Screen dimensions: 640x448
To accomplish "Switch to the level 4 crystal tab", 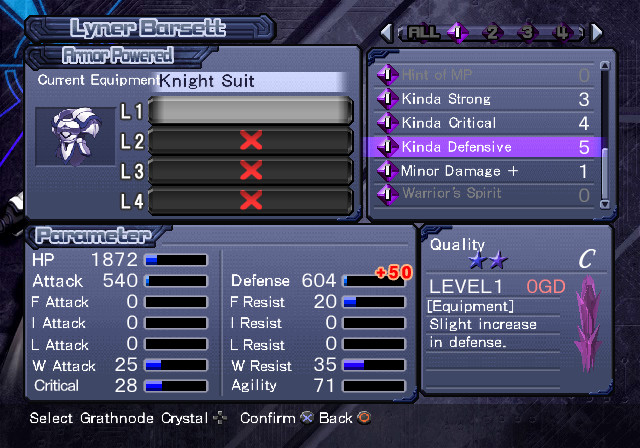I will [x=562, y=32].
